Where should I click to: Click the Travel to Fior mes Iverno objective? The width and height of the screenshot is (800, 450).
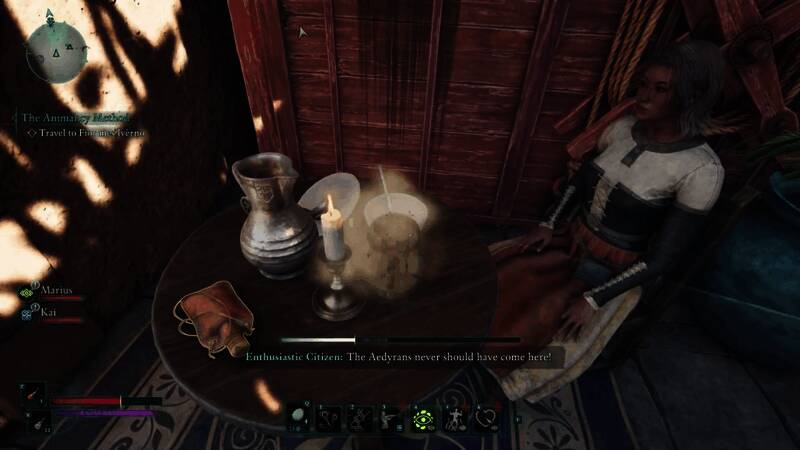[x=92, y=132]
